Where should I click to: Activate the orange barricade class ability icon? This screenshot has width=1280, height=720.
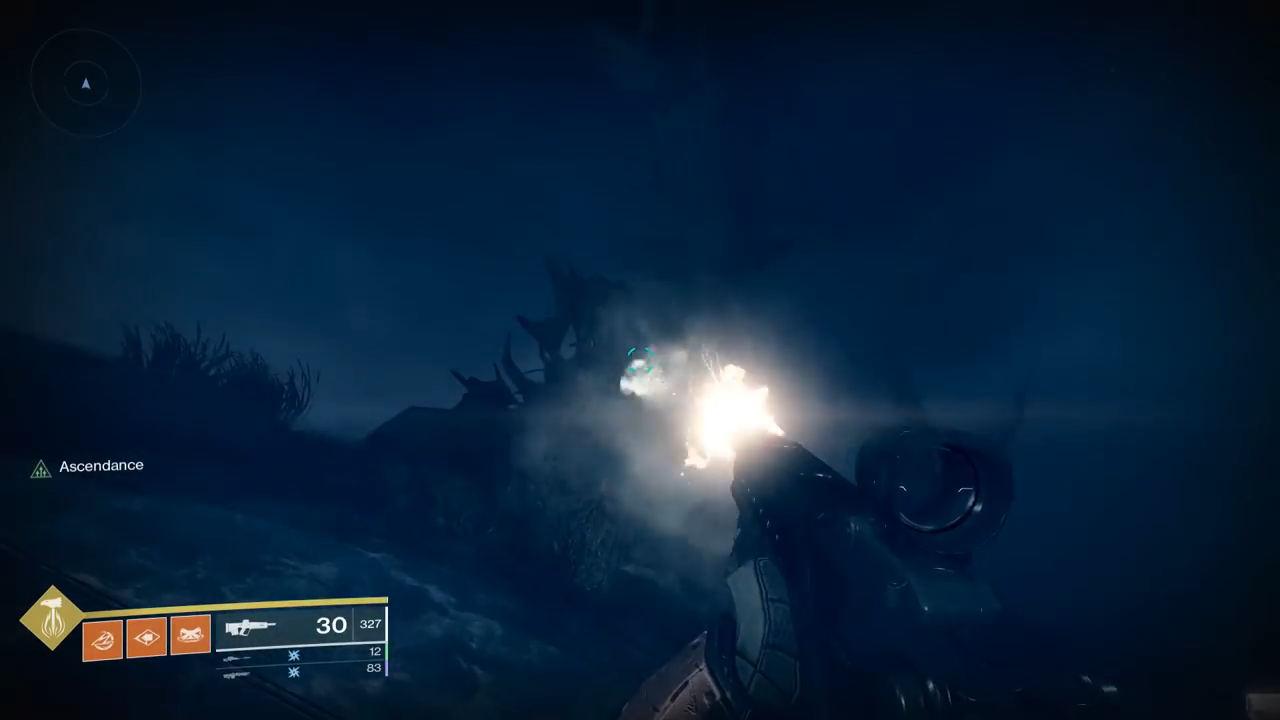point(190,635)
